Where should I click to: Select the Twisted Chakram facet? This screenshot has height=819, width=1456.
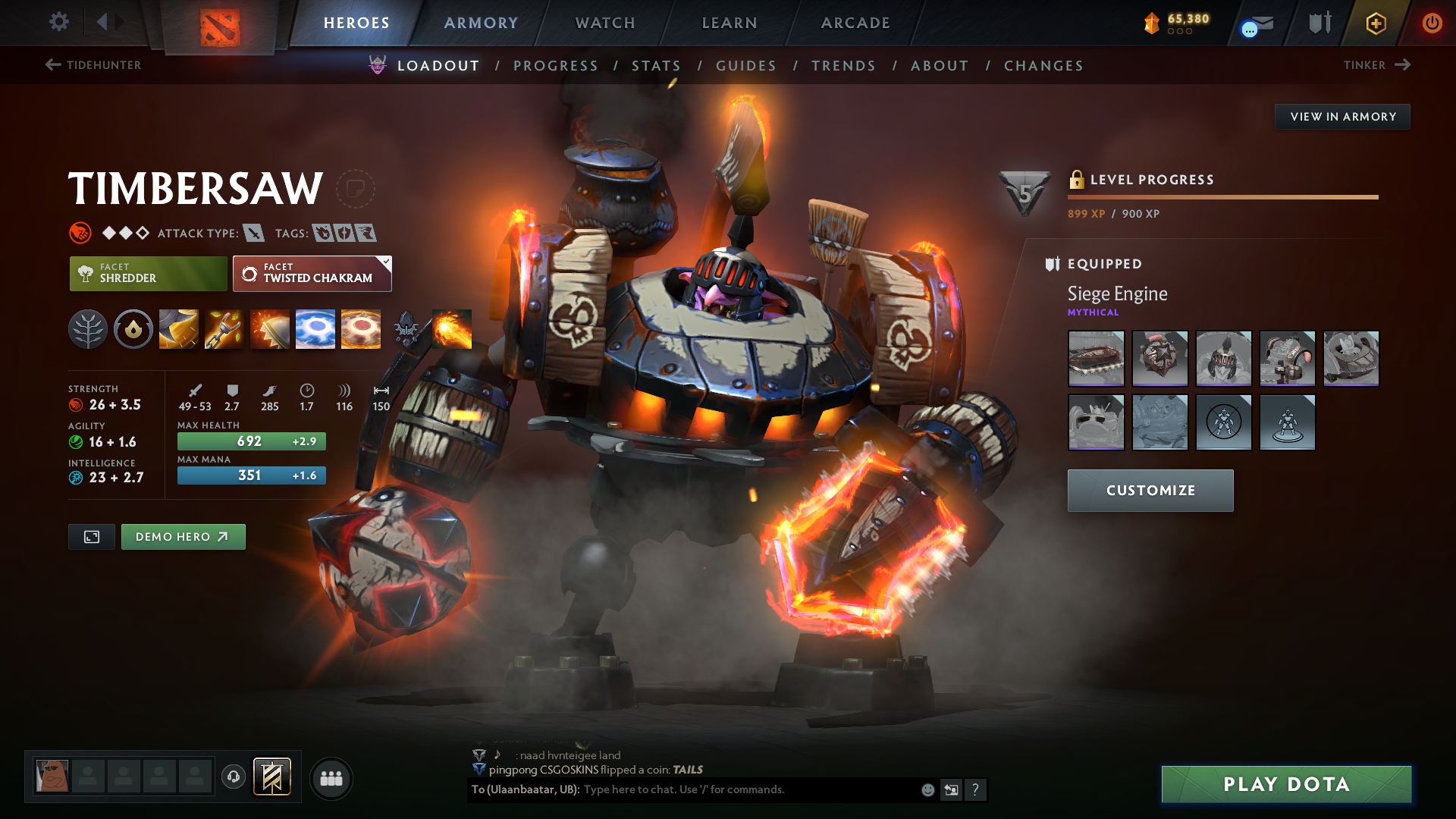312,273
